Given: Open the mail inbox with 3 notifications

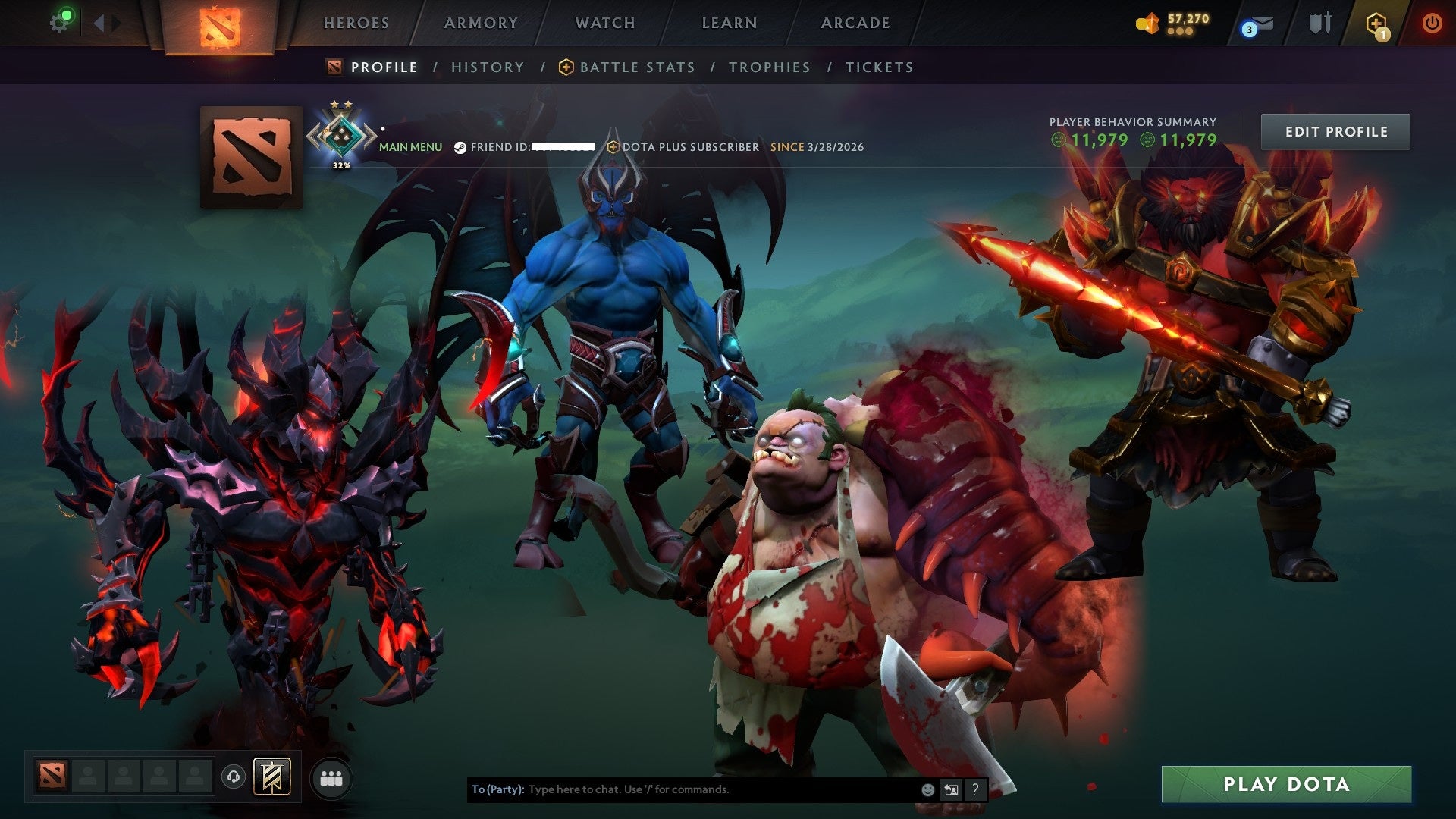Looking at the screenshot, I should [x=1259, y=25].
